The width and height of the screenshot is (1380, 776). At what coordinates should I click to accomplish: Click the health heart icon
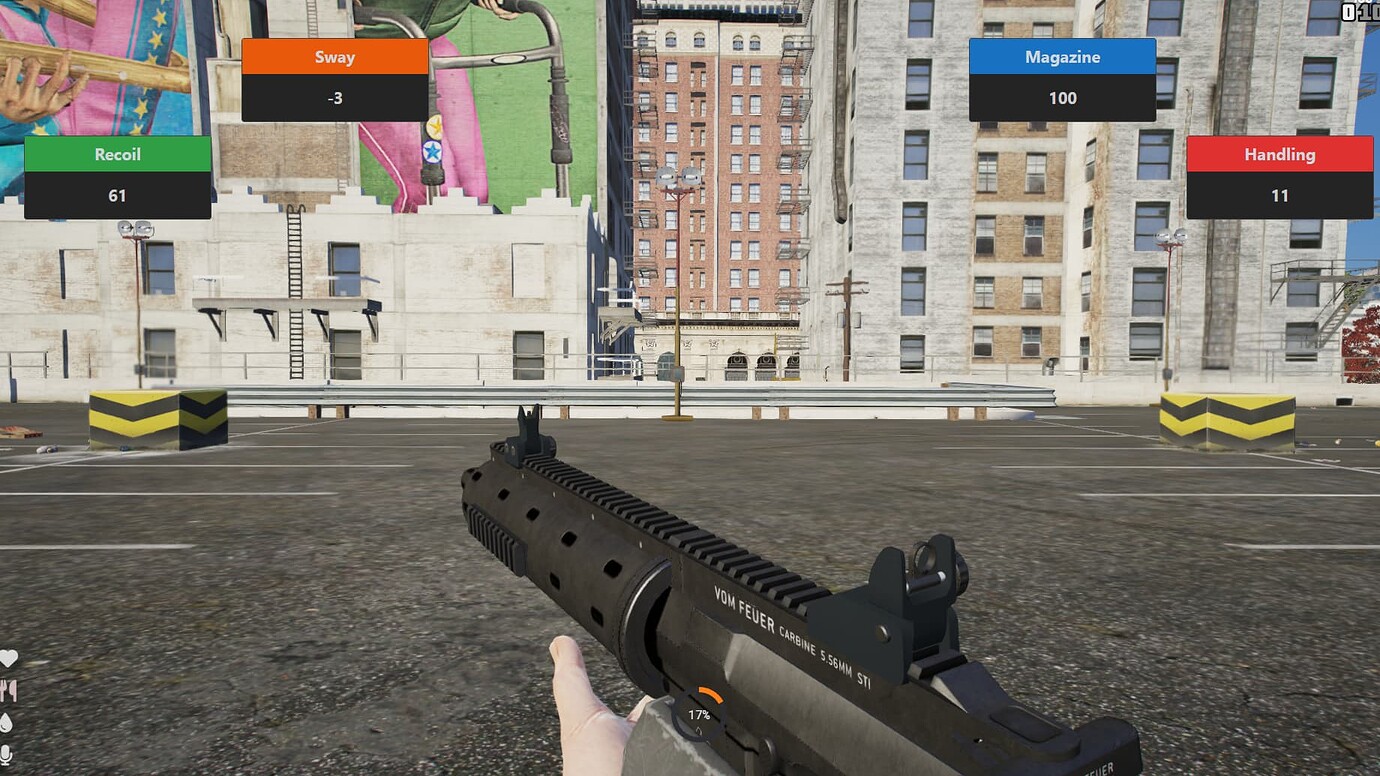(8, 657)
